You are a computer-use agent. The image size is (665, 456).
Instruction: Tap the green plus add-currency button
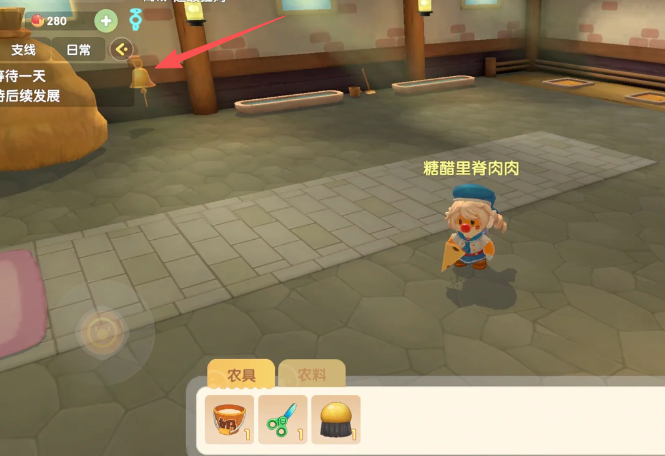click(106, 20)
